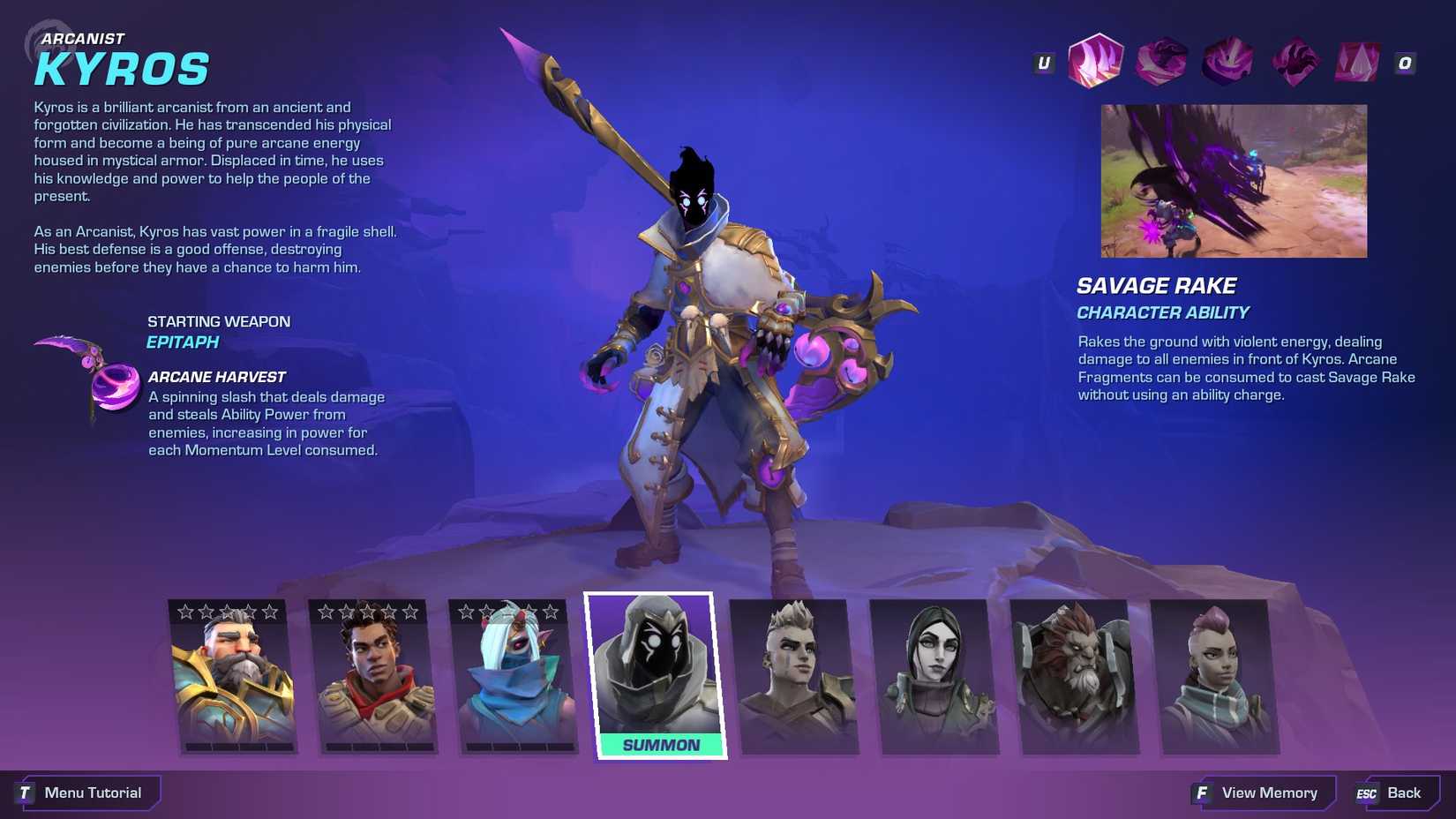Click the second character ability icon

coord(1160,62)
